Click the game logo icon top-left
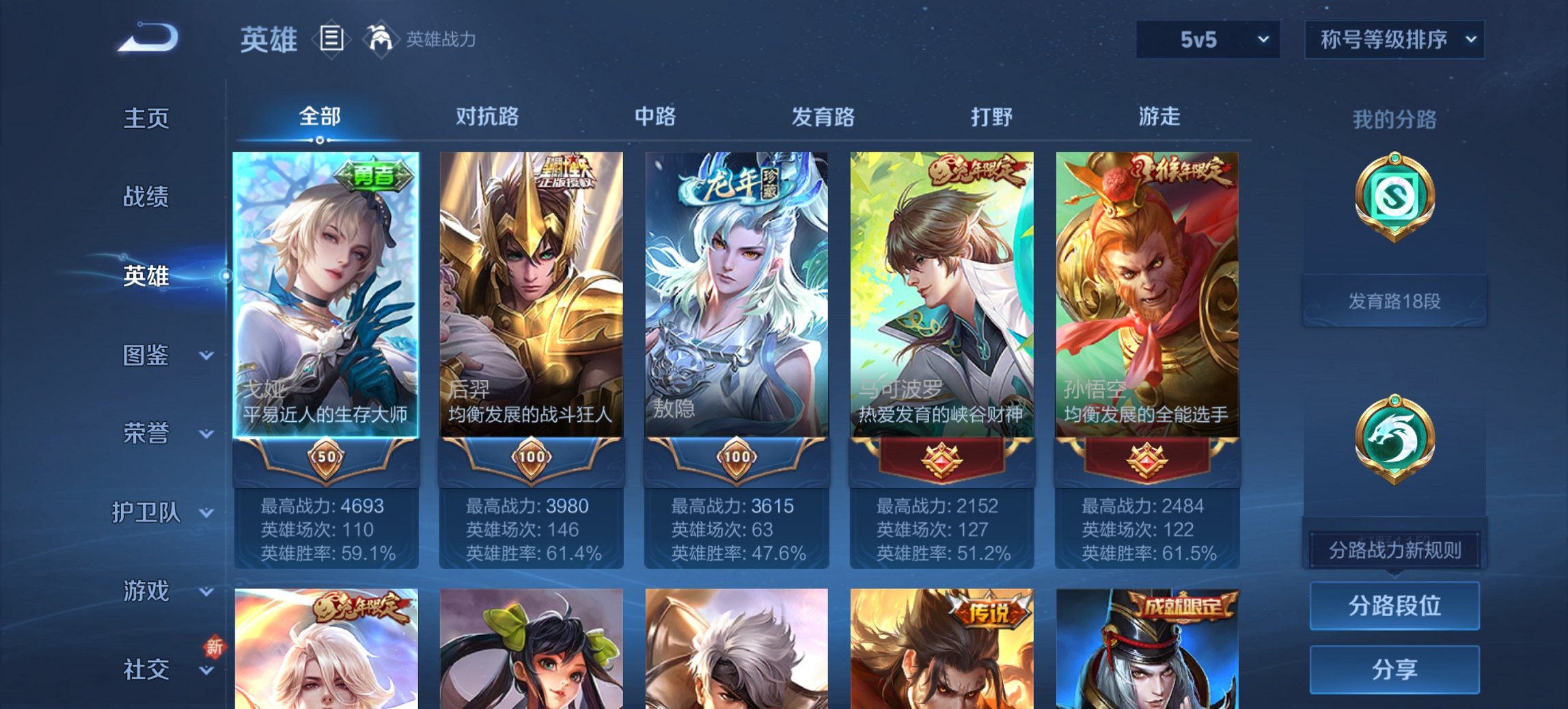Screen dimensions: 1568x709 coord(147,38)
